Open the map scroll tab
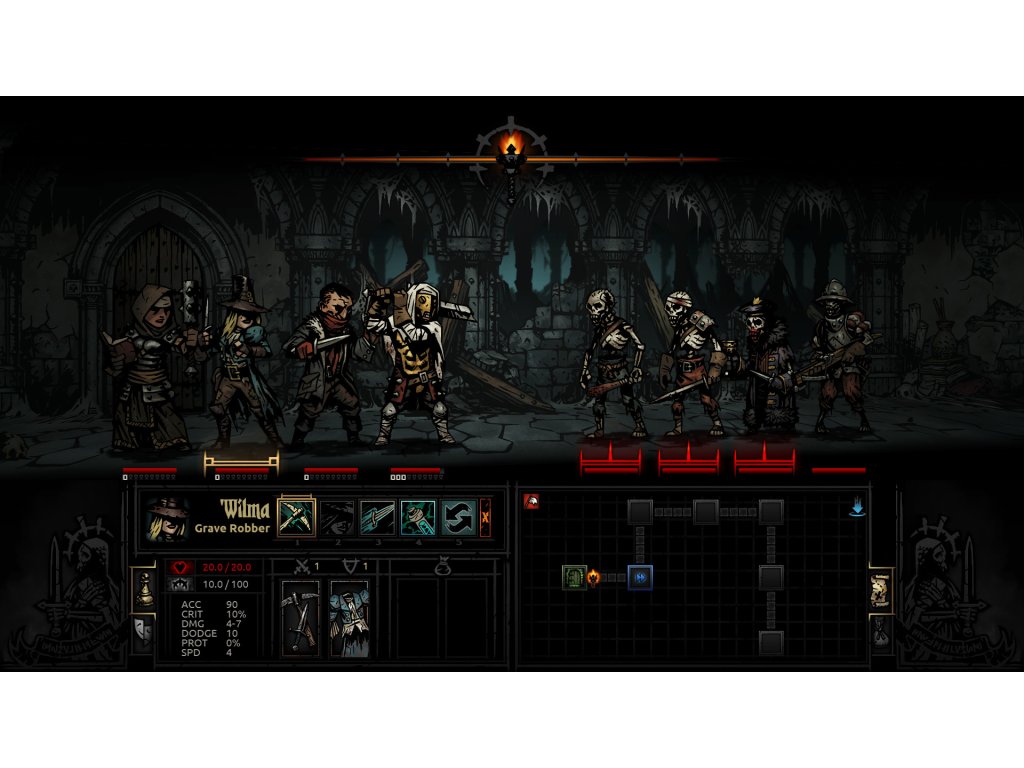The image size is (1024, 768). click(x=881, y=589)
